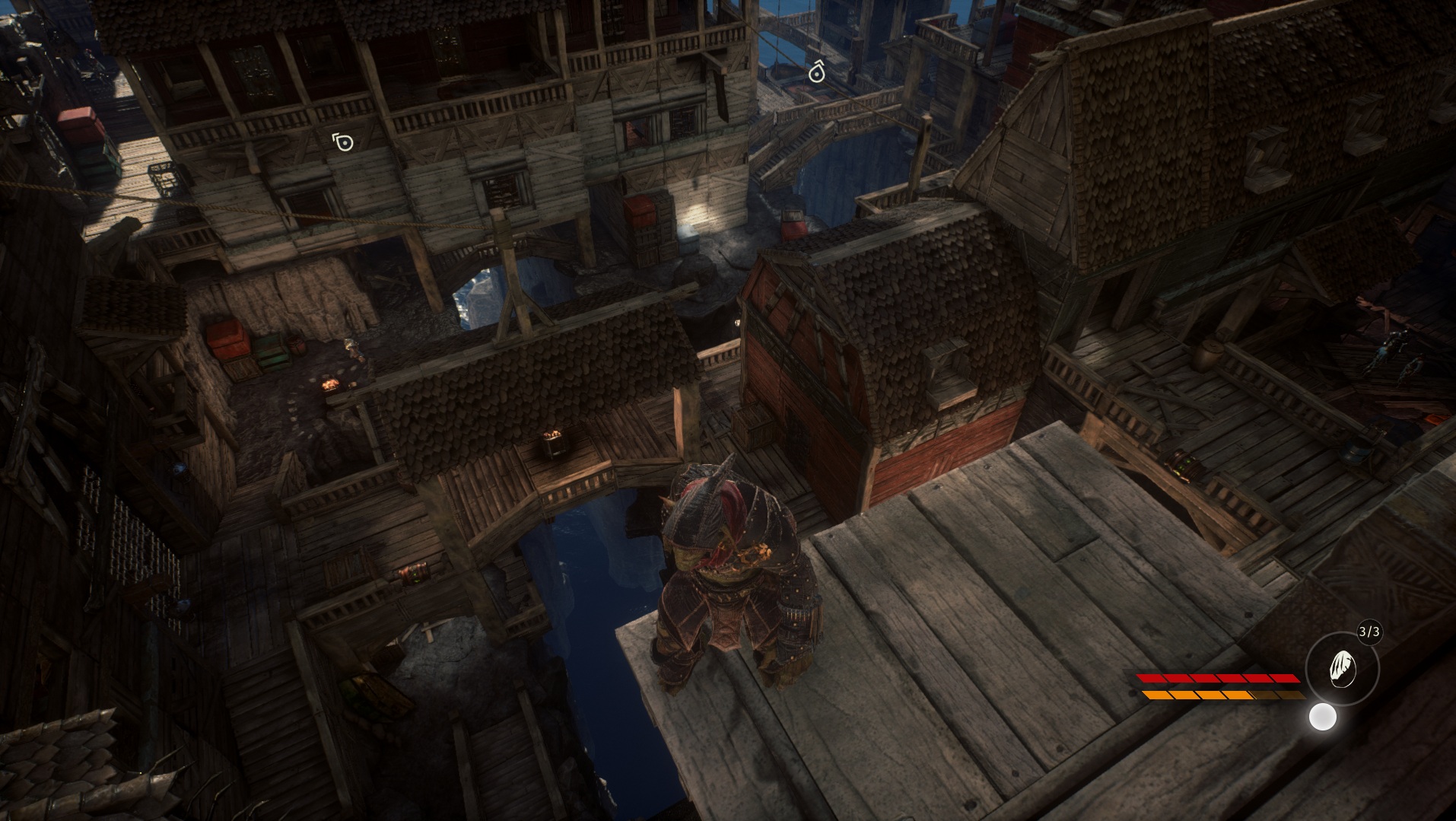Click the objective marker with up-left arrow

343,142
